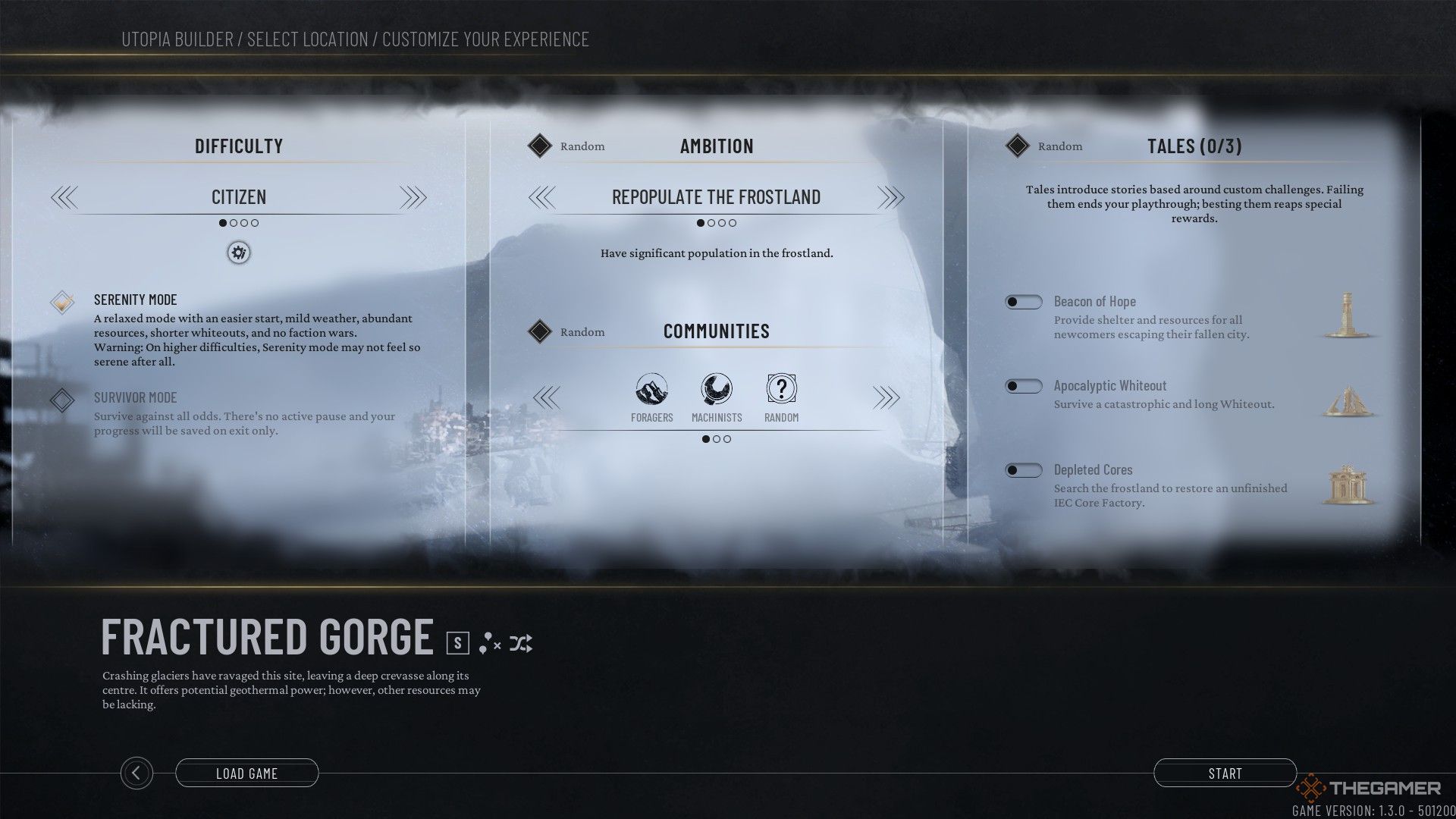Randomize the Communities selection
Image resolution: width=1456 pixels, height=819 pixels.
click(x=540, y=331)
